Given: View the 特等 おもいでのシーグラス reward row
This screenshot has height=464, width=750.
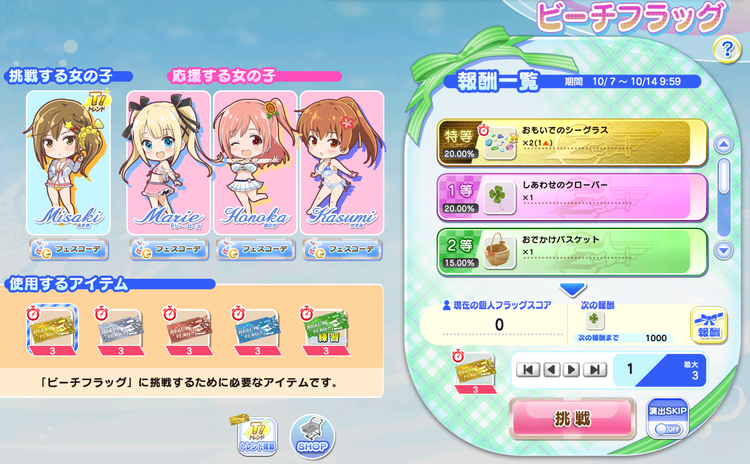Looking at the screenshot, I should (x=572, y=143).
